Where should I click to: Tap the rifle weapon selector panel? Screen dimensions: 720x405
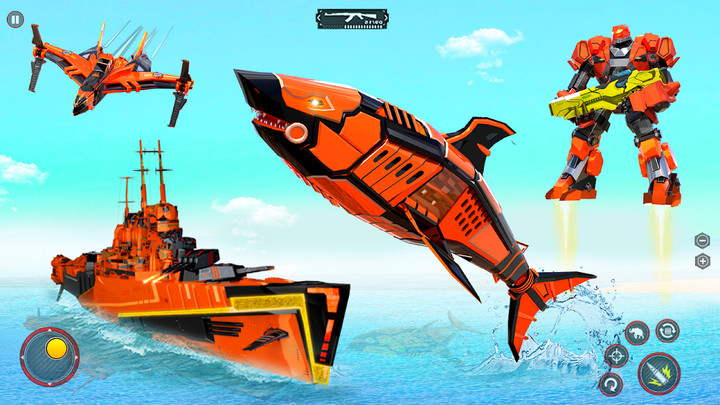348,18
